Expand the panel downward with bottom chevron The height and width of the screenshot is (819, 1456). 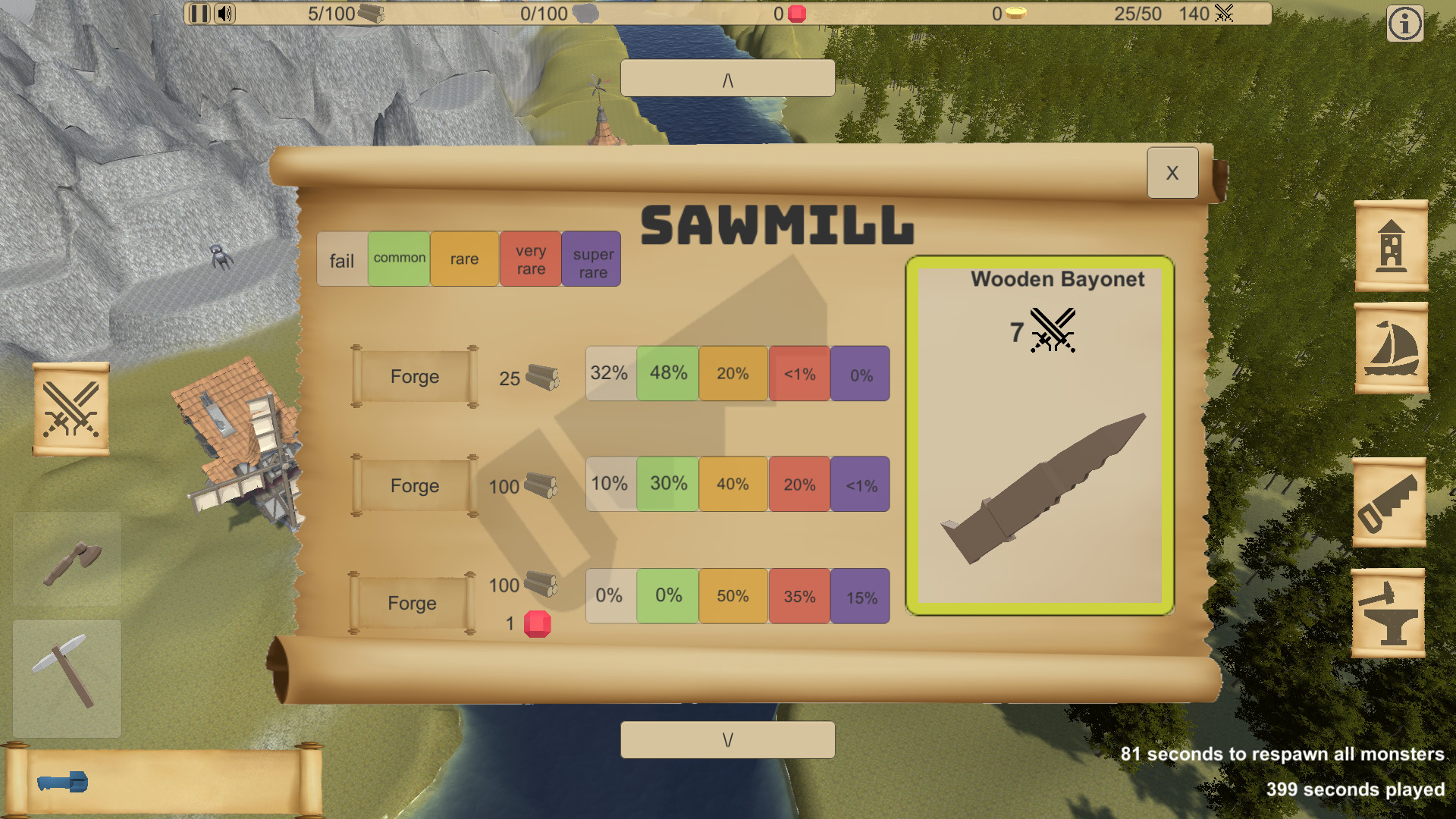tap(726, 739)
